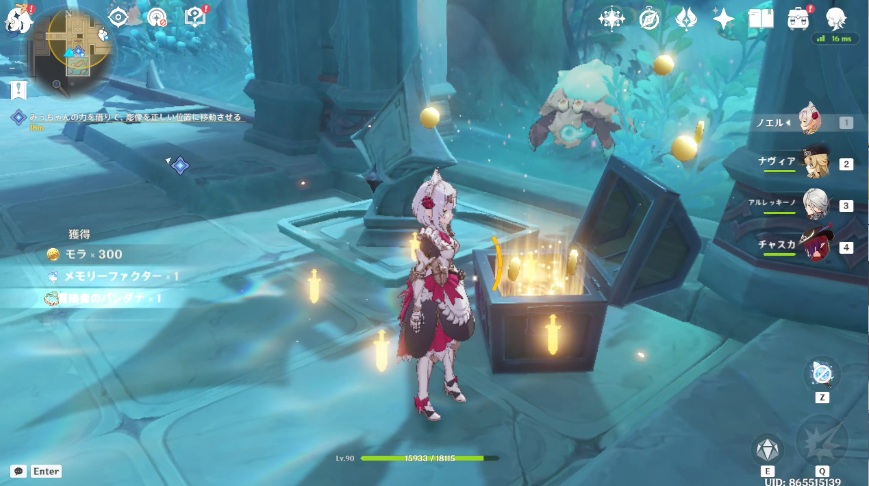Open the Paimon menu

click(x=19, y=19)
